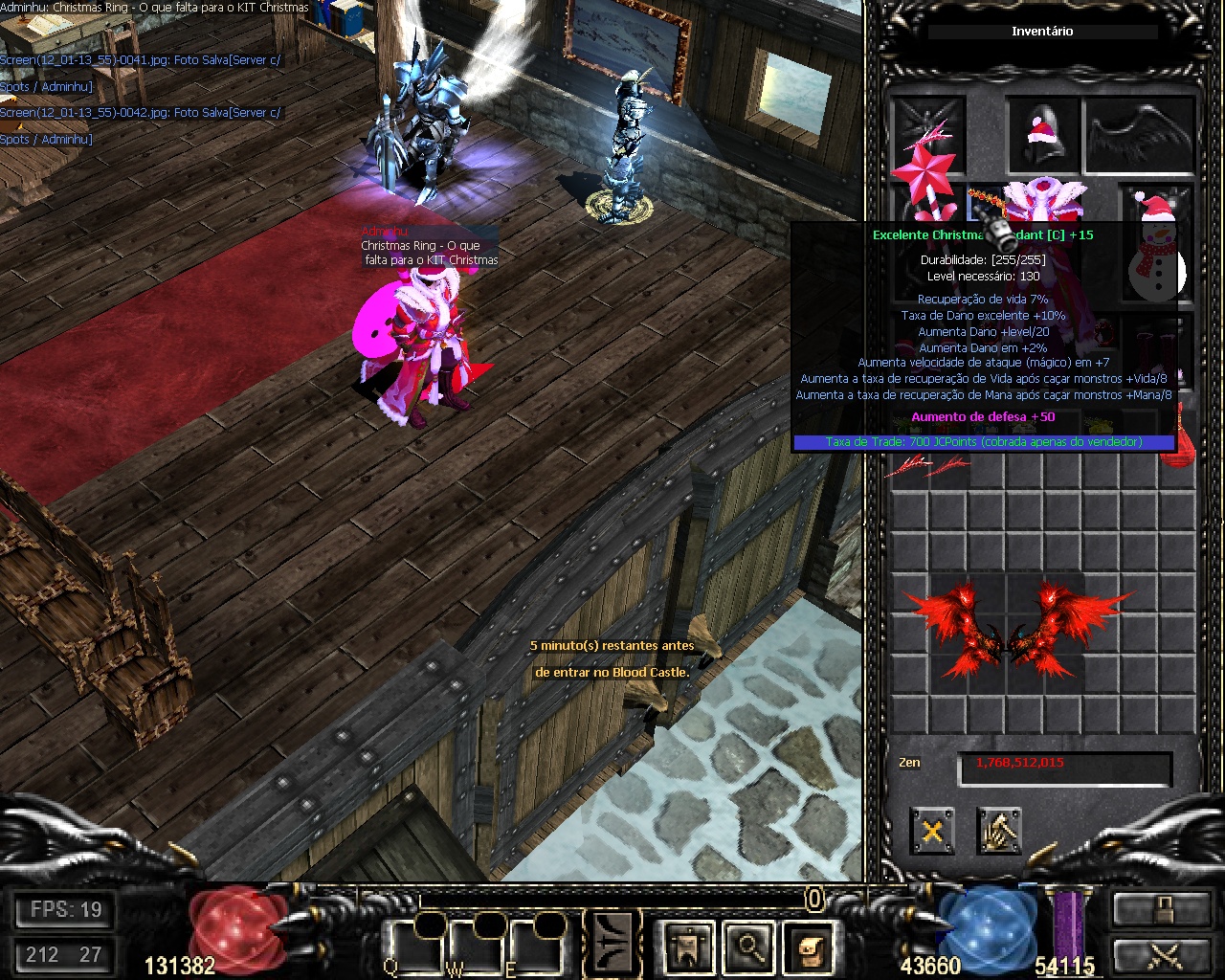The height and width of the screenshot is (980, 1225).
Task: Click the padlock button
Action: [1160, 909]
